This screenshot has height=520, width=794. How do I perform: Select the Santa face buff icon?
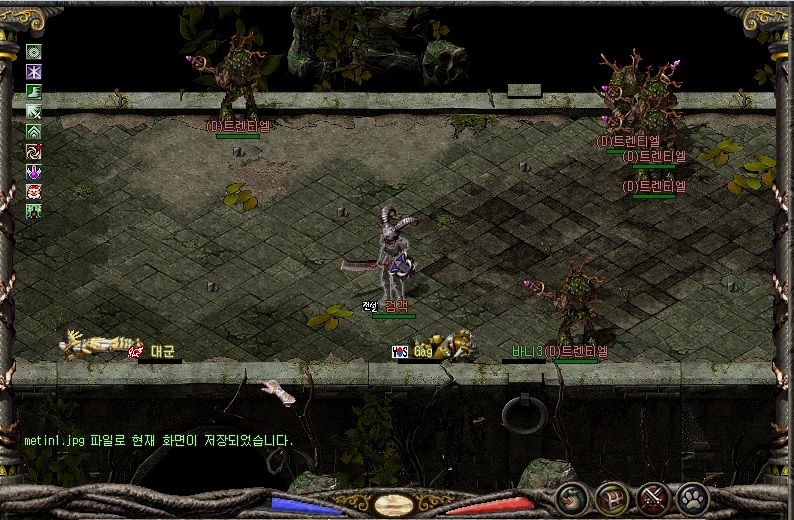click(x=34, y=192)
